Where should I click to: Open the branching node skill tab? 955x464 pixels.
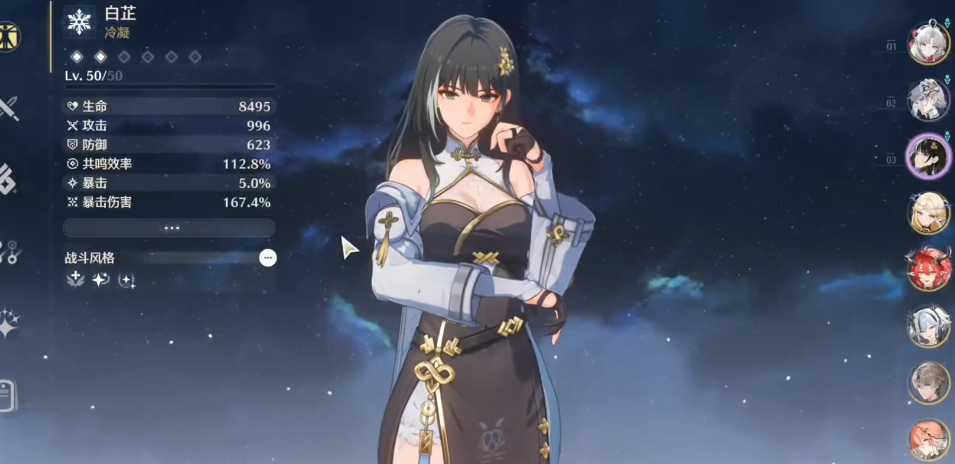tap(8, 252)
